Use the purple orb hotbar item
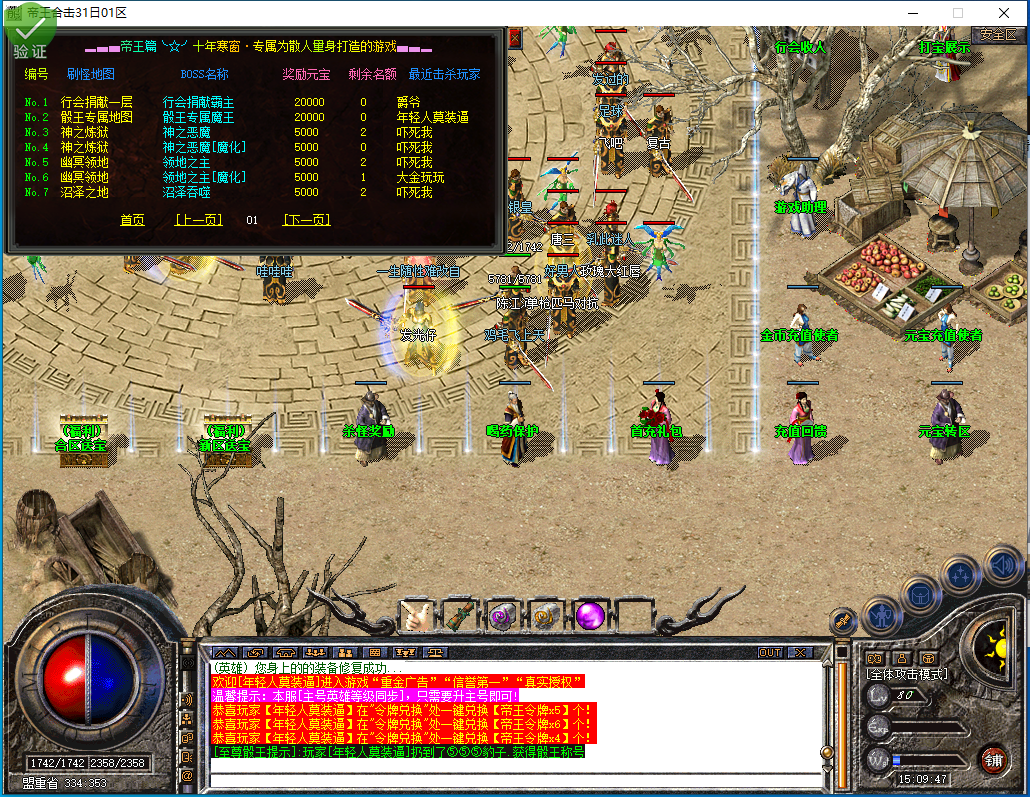 coord(590,615)
